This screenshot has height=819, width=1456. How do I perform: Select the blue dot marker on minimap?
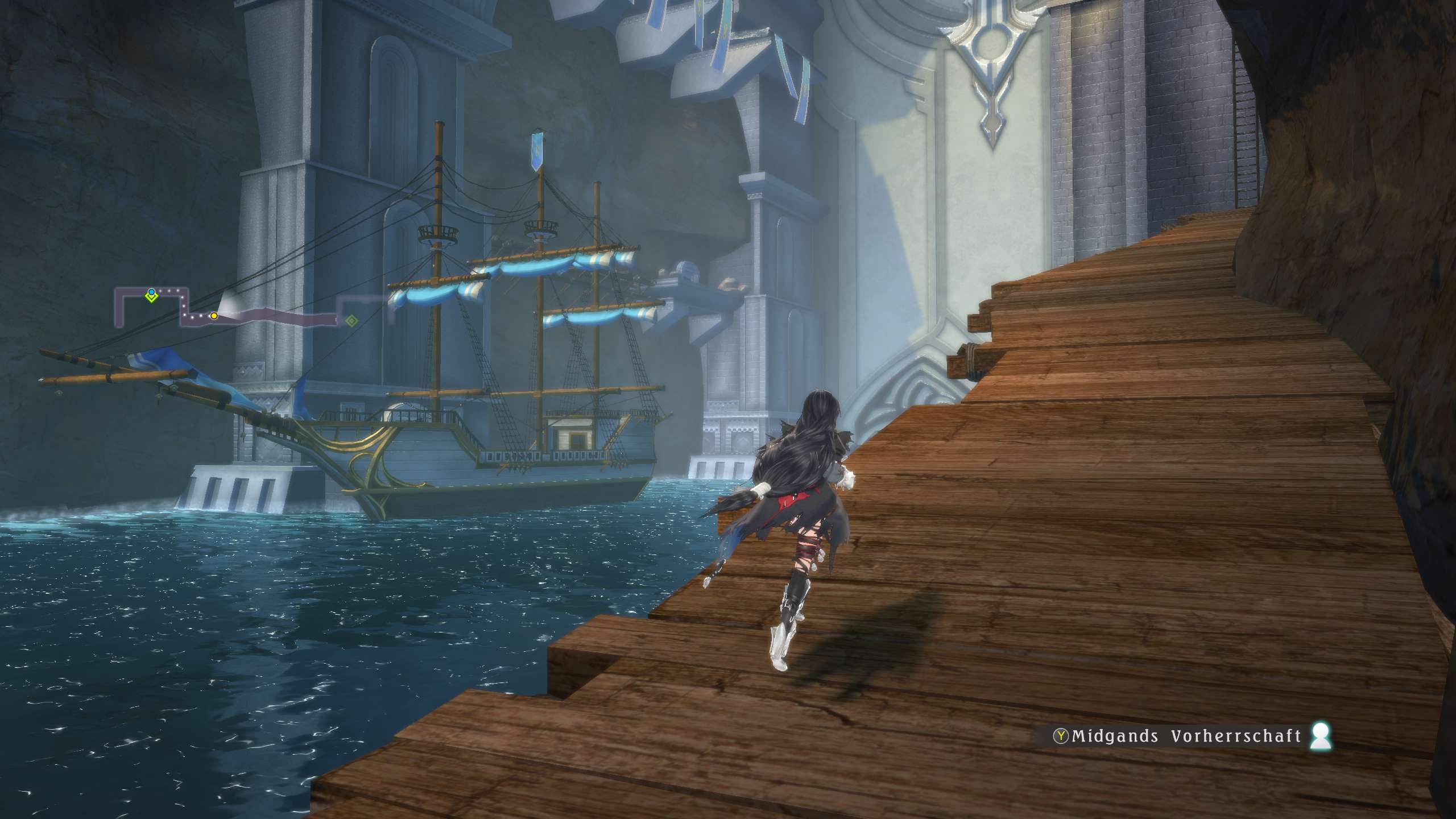151,292
